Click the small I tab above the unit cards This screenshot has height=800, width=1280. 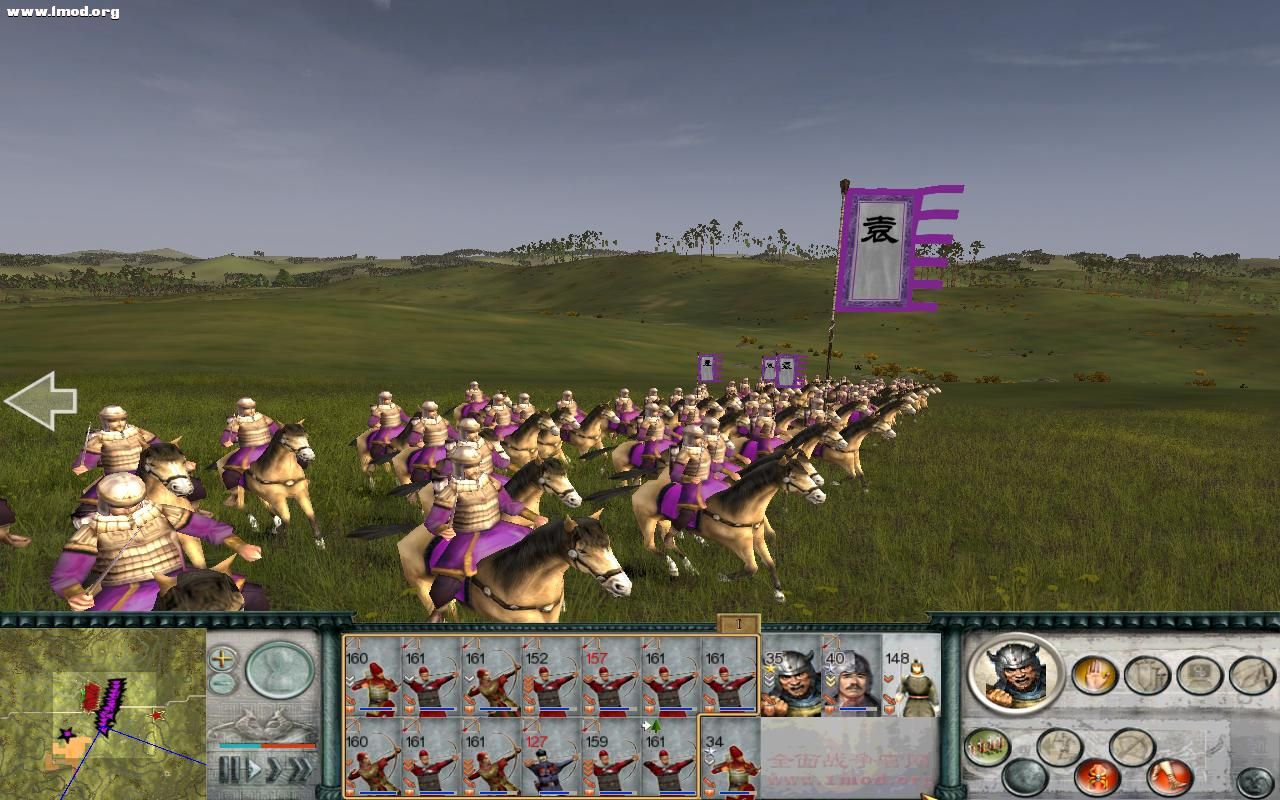point(737,622)
